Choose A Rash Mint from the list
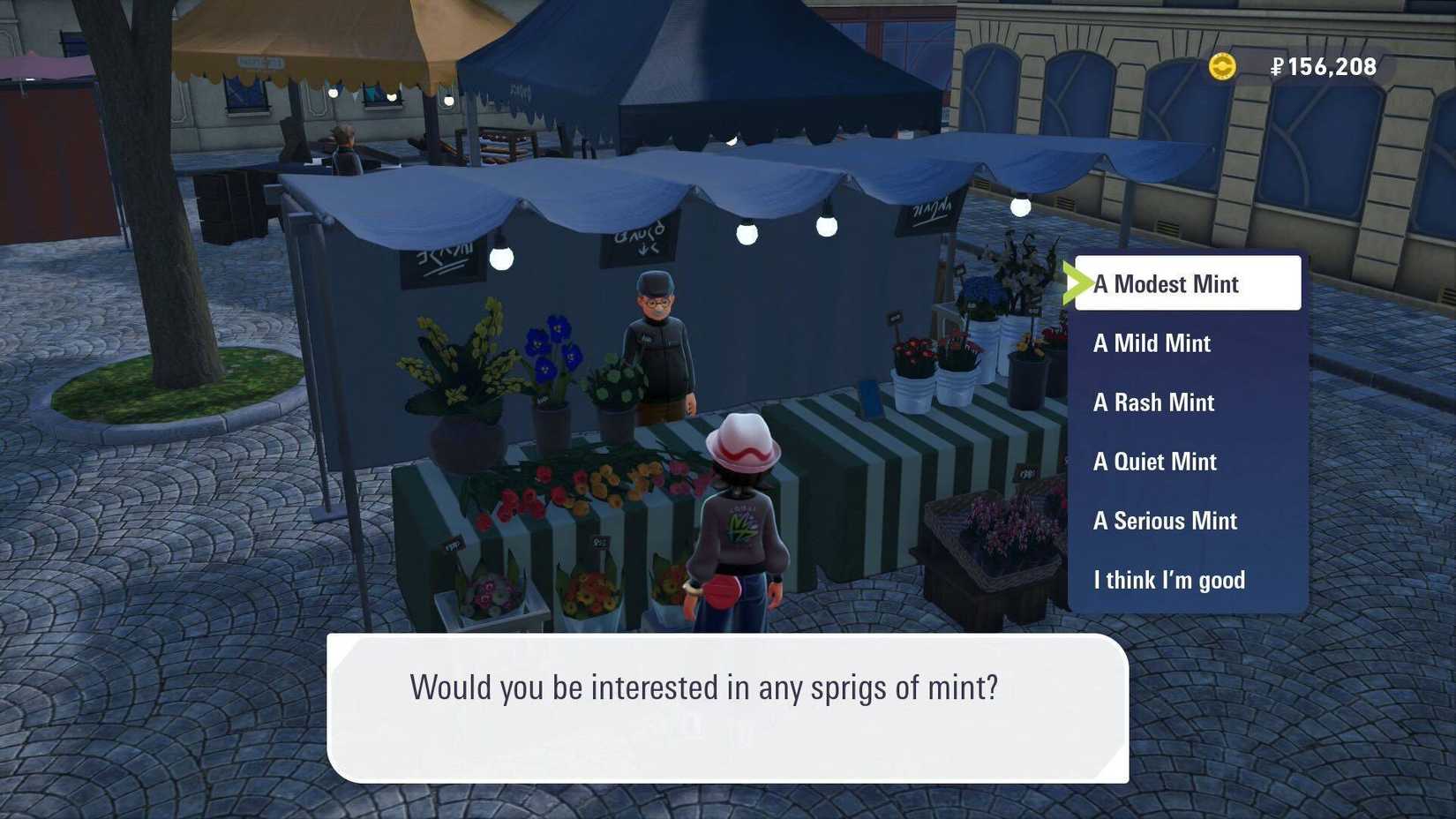This screenshot has height=819, width=1456. point(1153,402)
